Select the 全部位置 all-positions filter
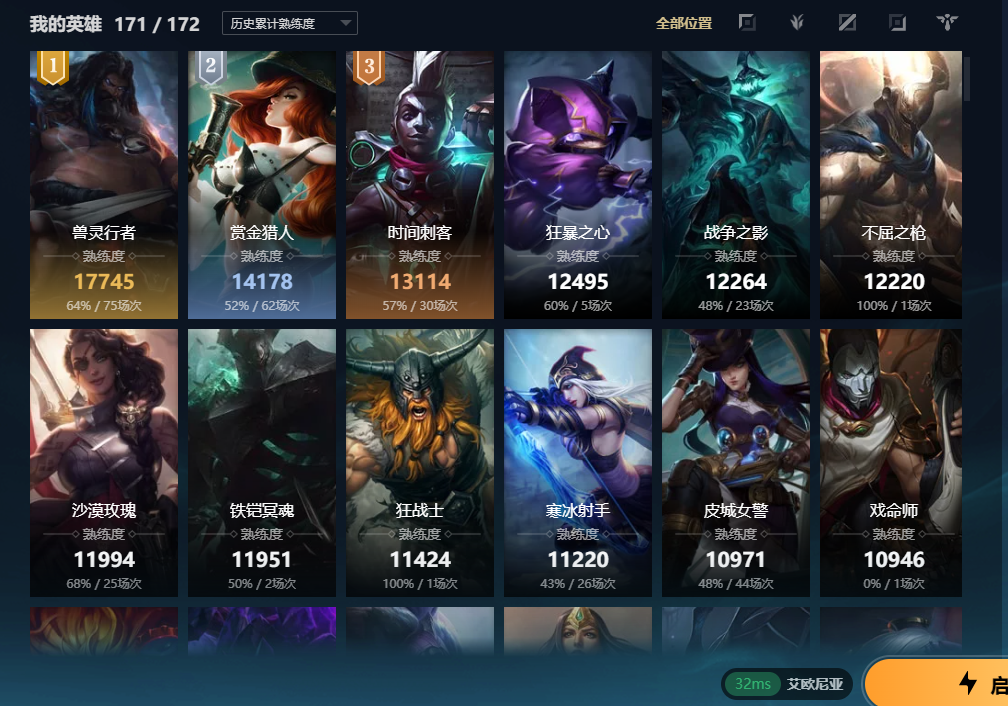1008x706 pixels. pyautogui.click(x=684, y=23)
